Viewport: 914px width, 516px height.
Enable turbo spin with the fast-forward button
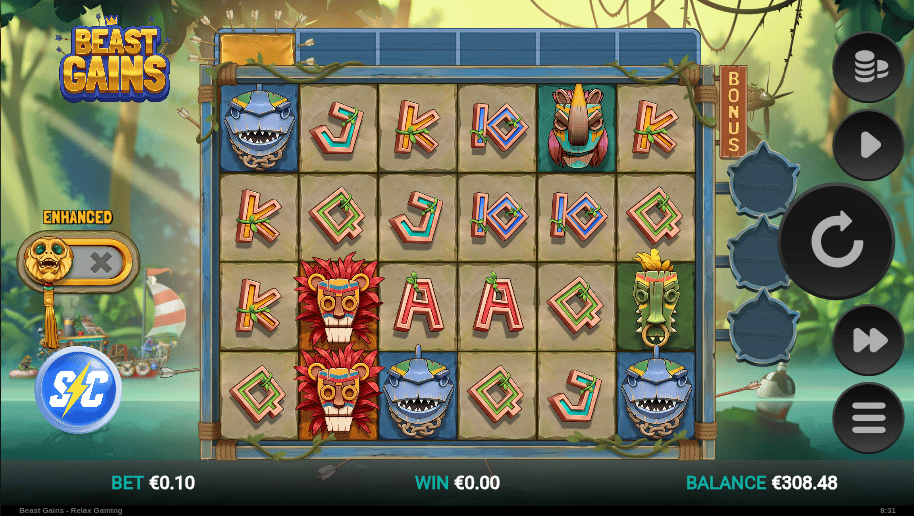pyautogui.click(x=868, y=340)
